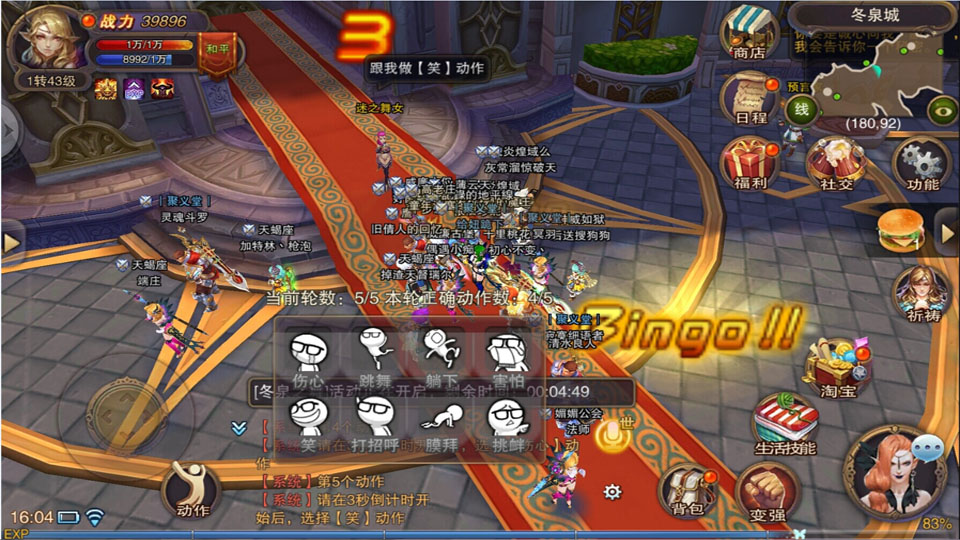Open the 冬泉城 minimap
Viewport: 960px width, 540px height.
[x=875, y=70]
